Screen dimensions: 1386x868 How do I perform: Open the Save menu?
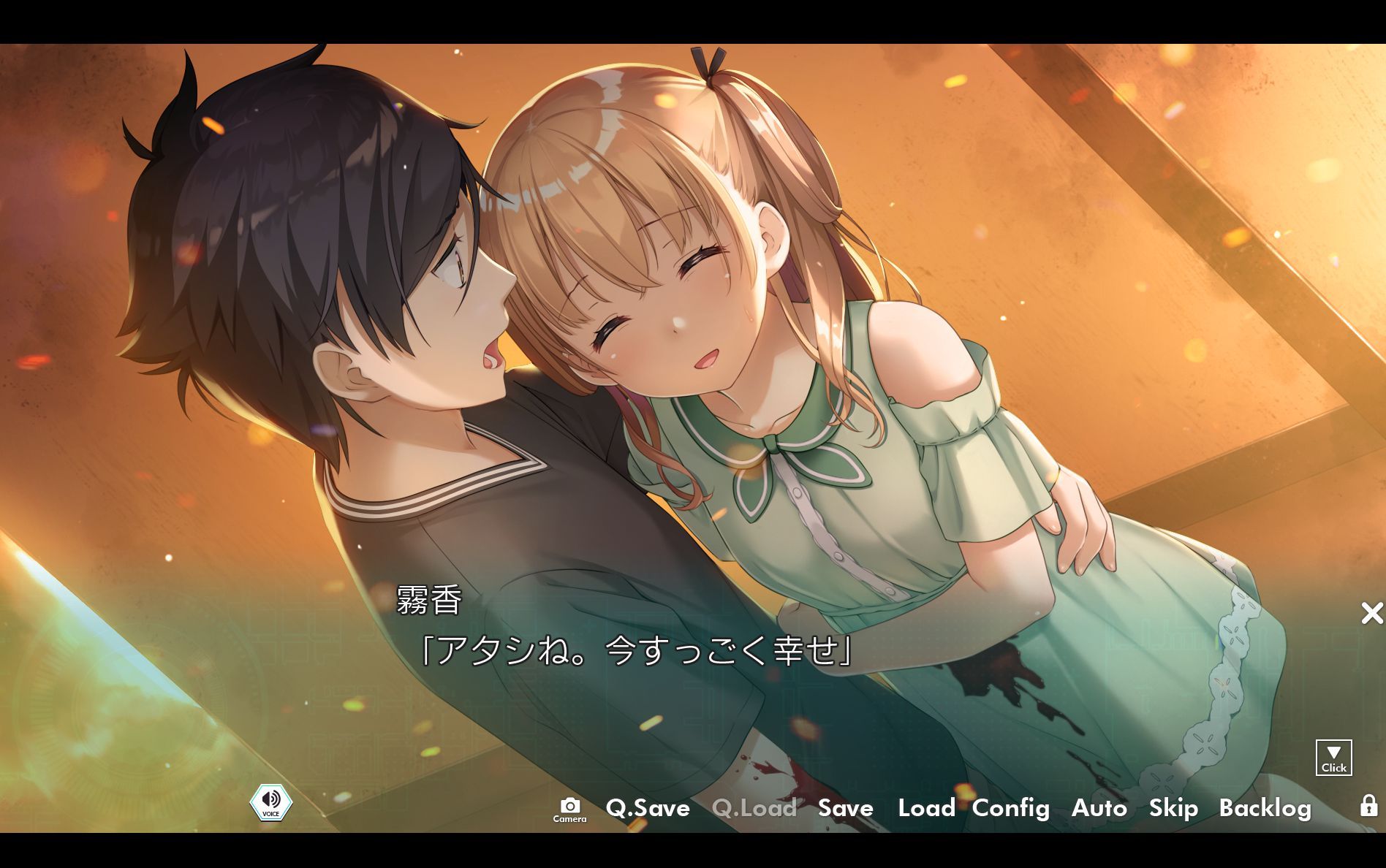pyautogui.click(x=845, y=807)
